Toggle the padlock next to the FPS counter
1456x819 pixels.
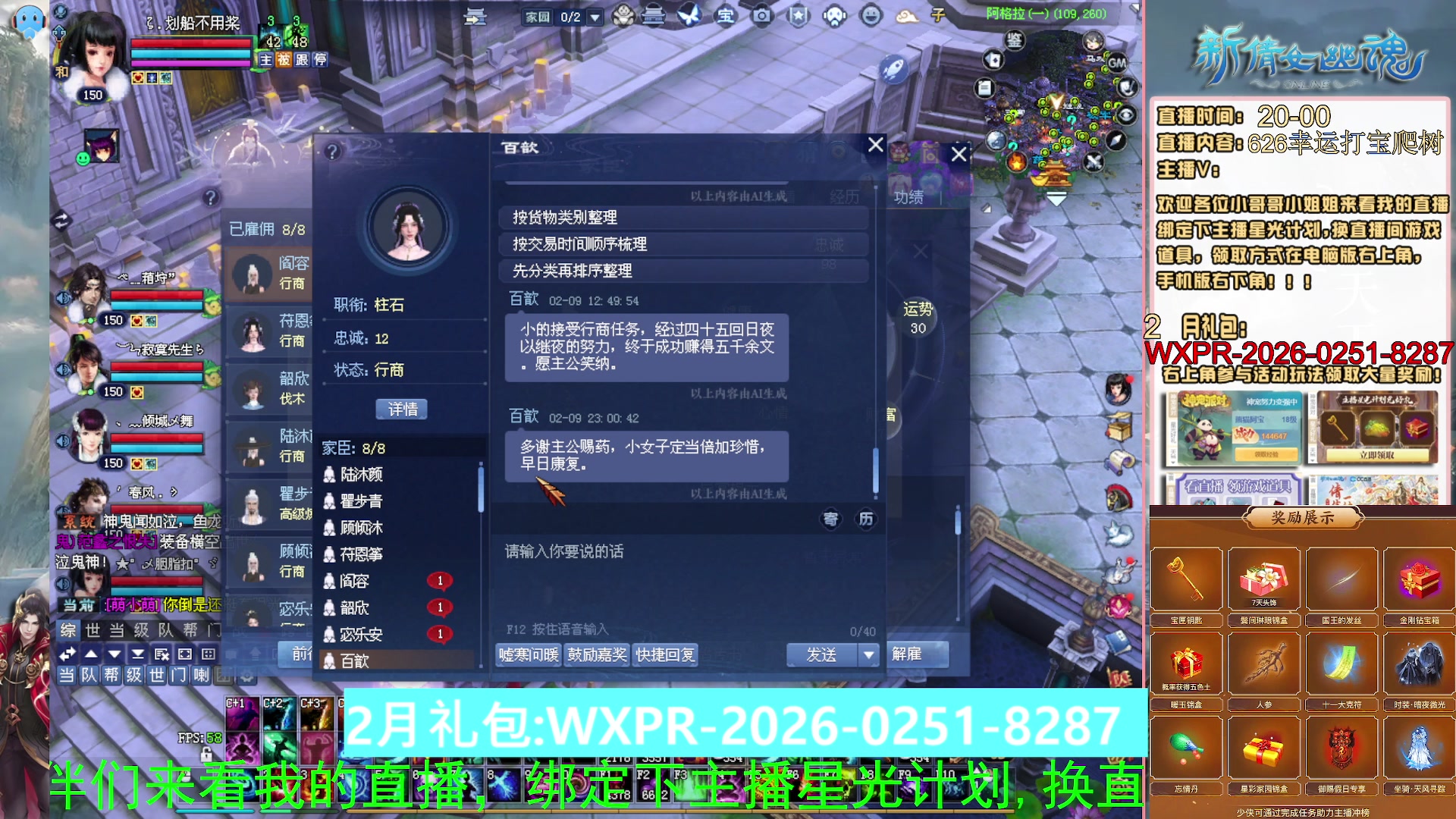(206, 755)
